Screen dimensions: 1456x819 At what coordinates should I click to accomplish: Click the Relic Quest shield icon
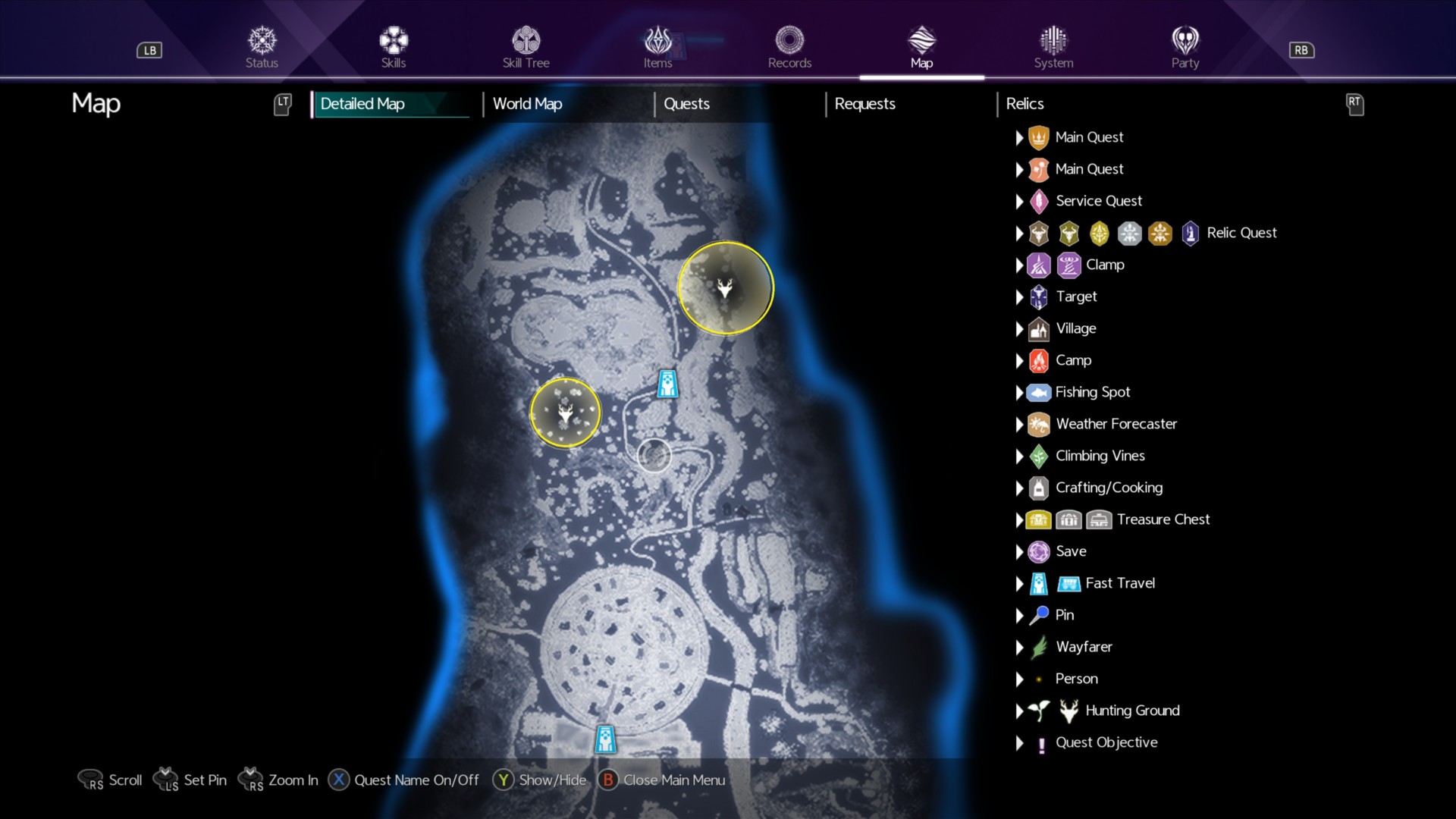click(x=1191, y=233)
